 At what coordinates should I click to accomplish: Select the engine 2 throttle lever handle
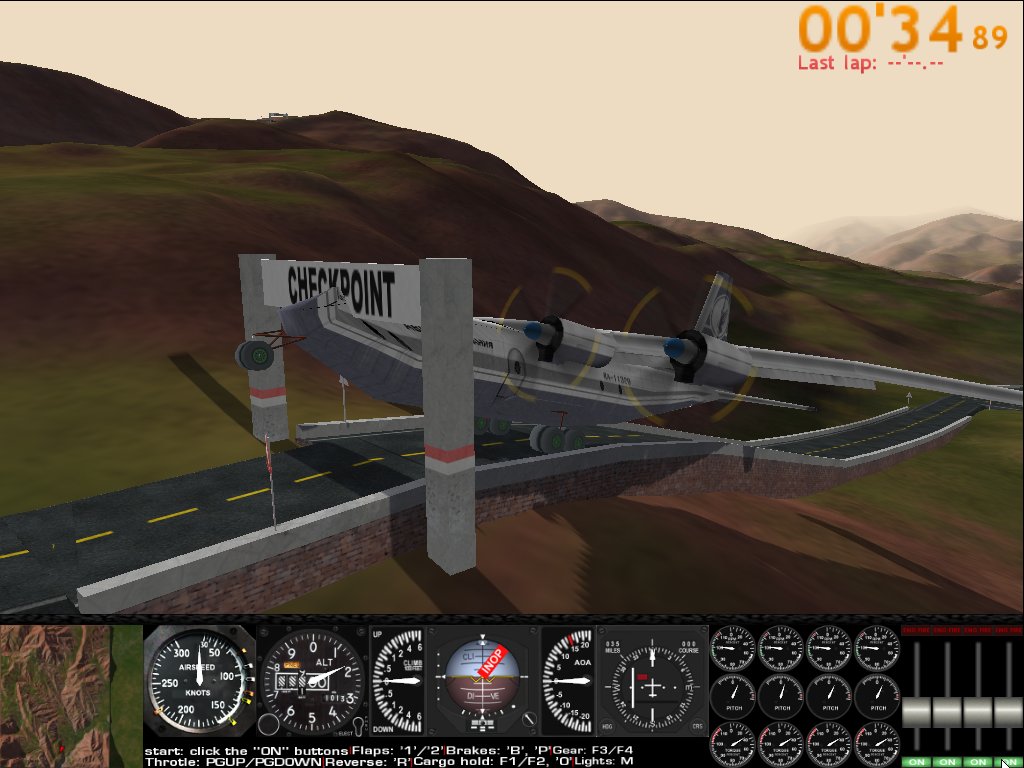click(x=947, y=712)
